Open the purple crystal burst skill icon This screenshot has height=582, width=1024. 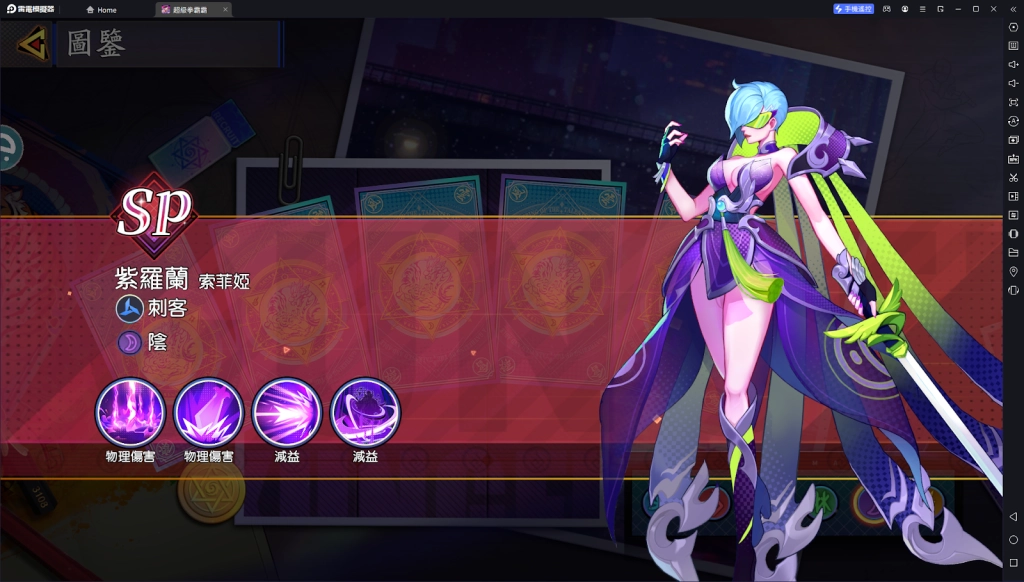[x=209, y=412]
